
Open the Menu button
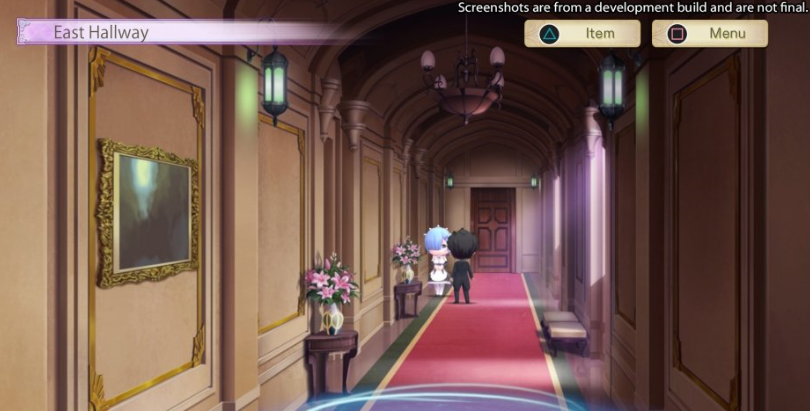coord(710,34)
